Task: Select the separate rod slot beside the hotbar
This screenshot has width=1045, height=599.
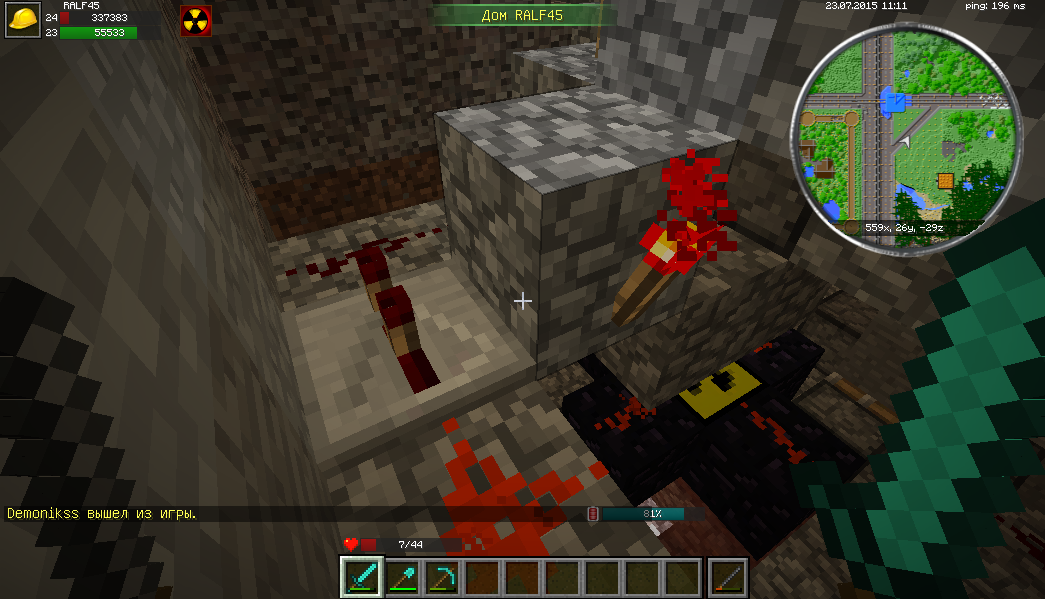Action: (727, 577)
